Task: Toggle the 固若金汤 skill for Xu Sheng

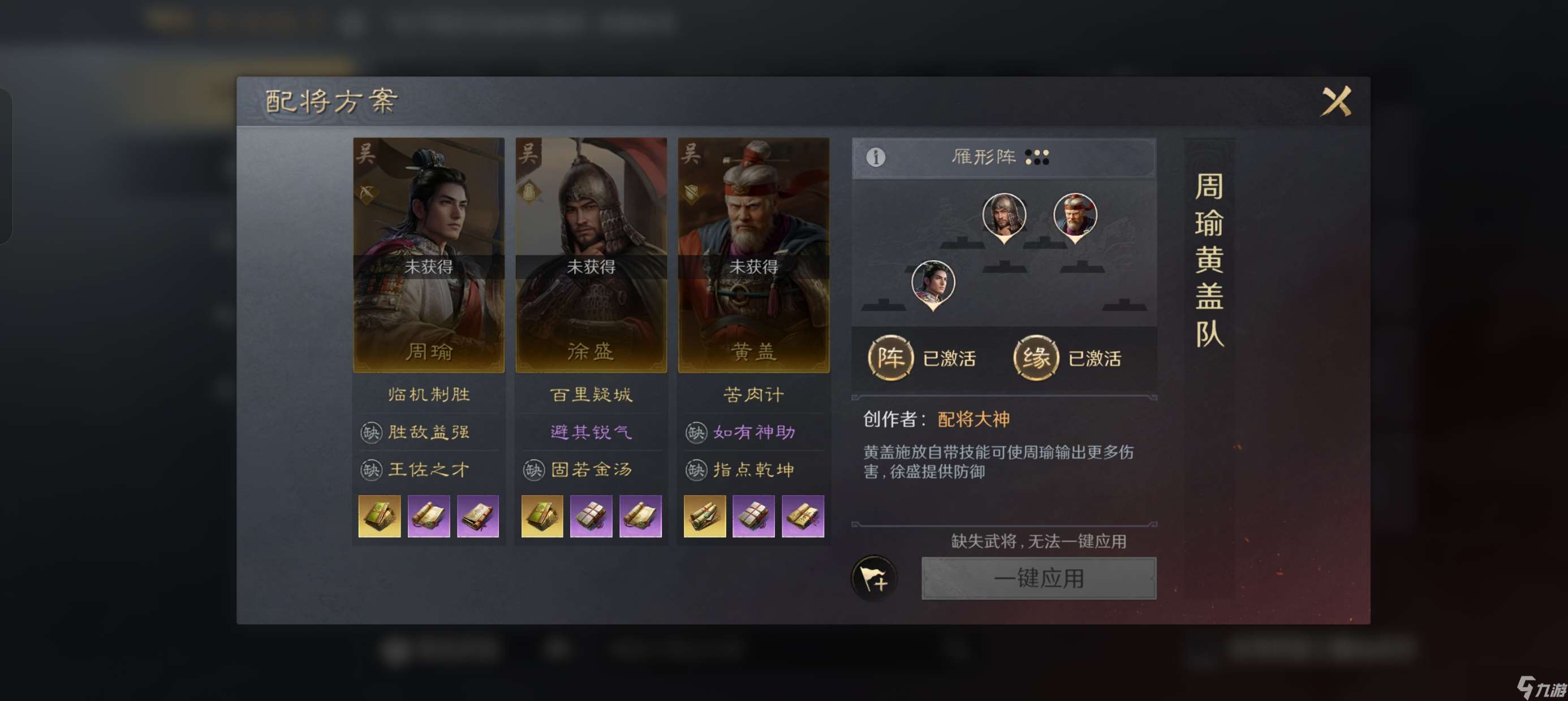Action: pyautogui.click(x=591, y=469)
